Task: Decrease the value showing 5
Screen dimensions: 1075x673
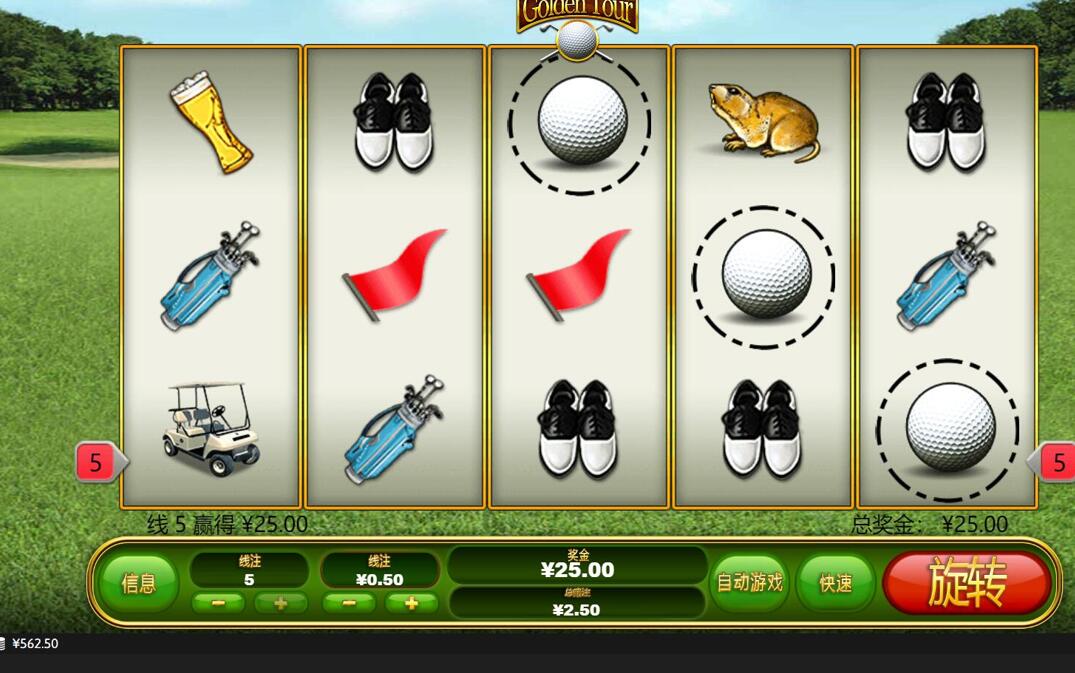Action: click(x=219, y=603)
